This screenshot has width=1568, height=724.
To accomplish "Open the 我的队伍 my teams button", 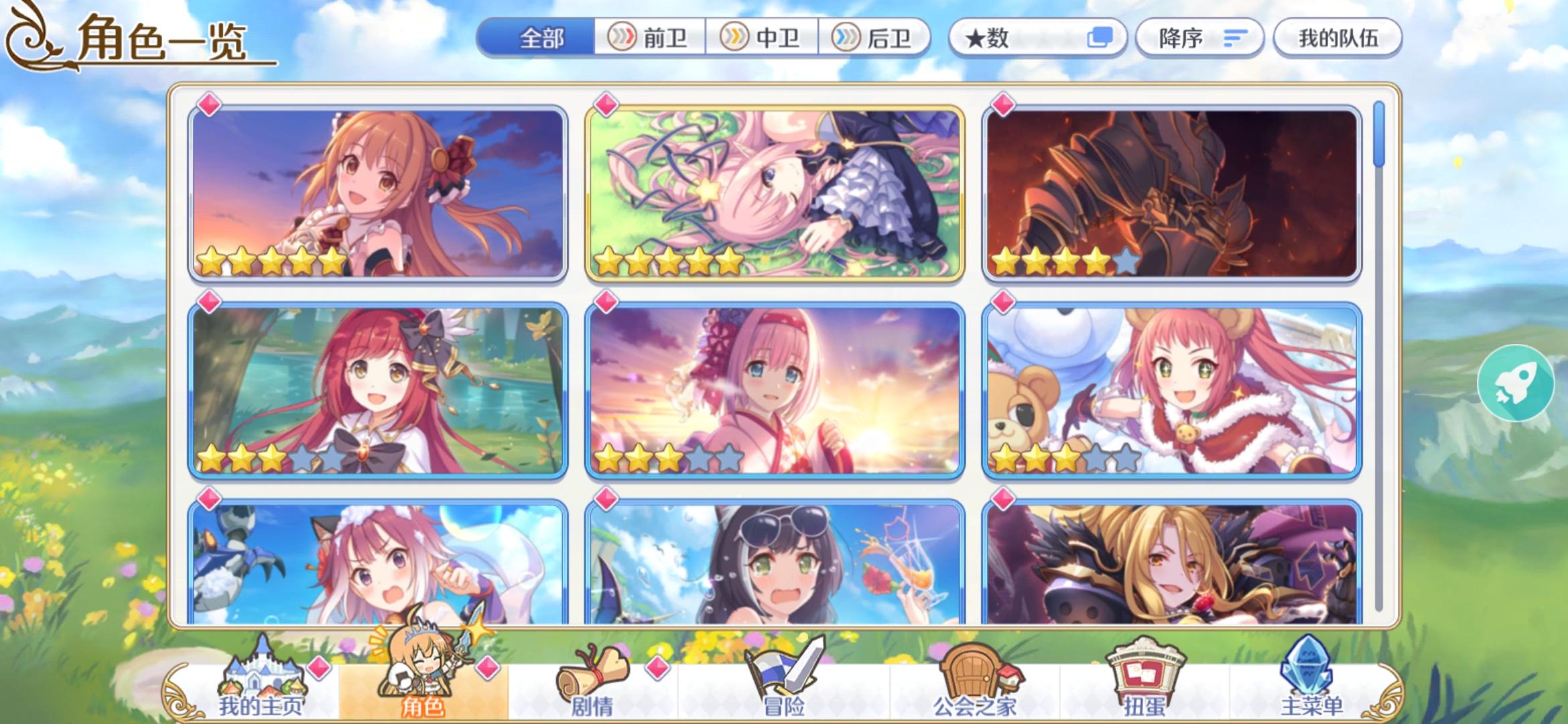I will pyautogui.click(x=1337, y=38).
